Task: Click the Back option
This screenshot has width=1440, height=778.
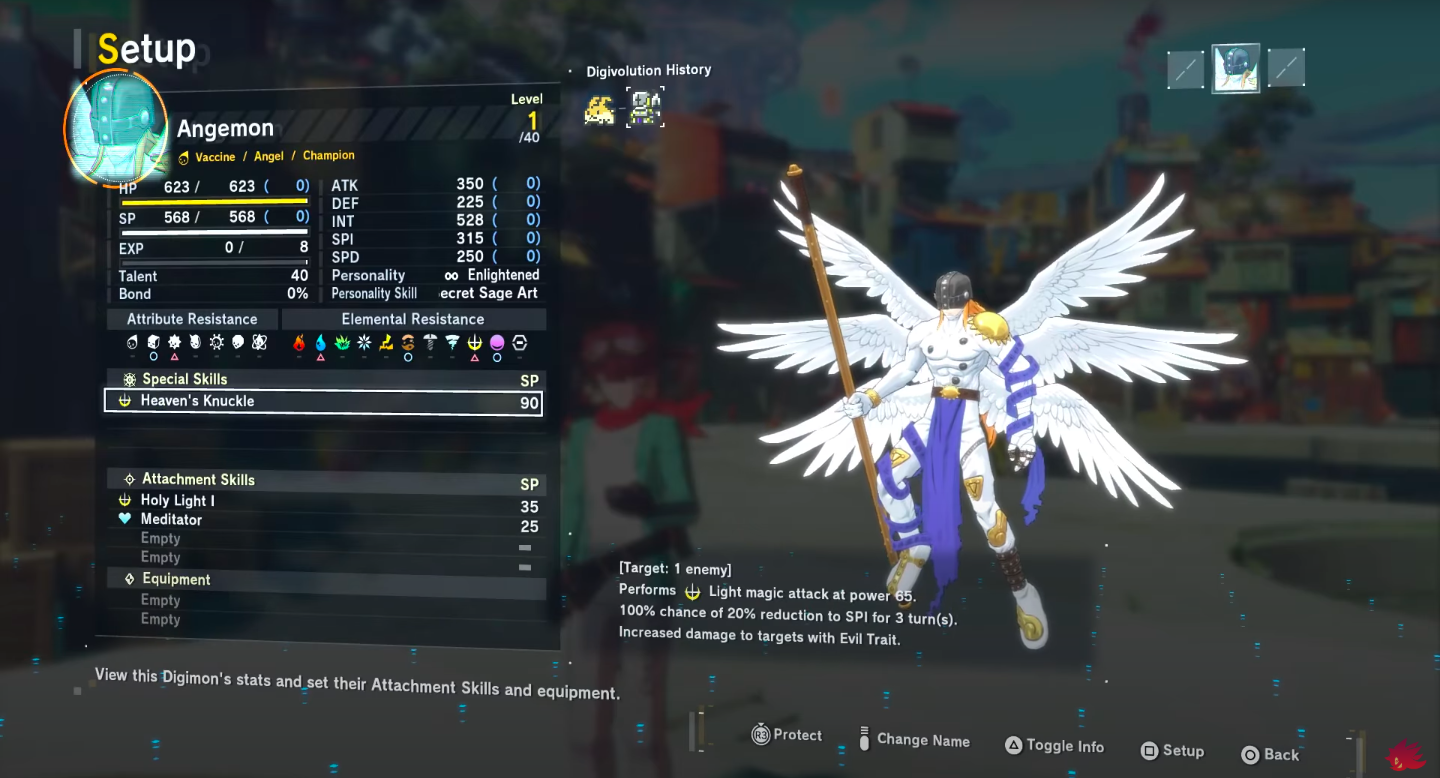Action: click(x=1270, y=755)
